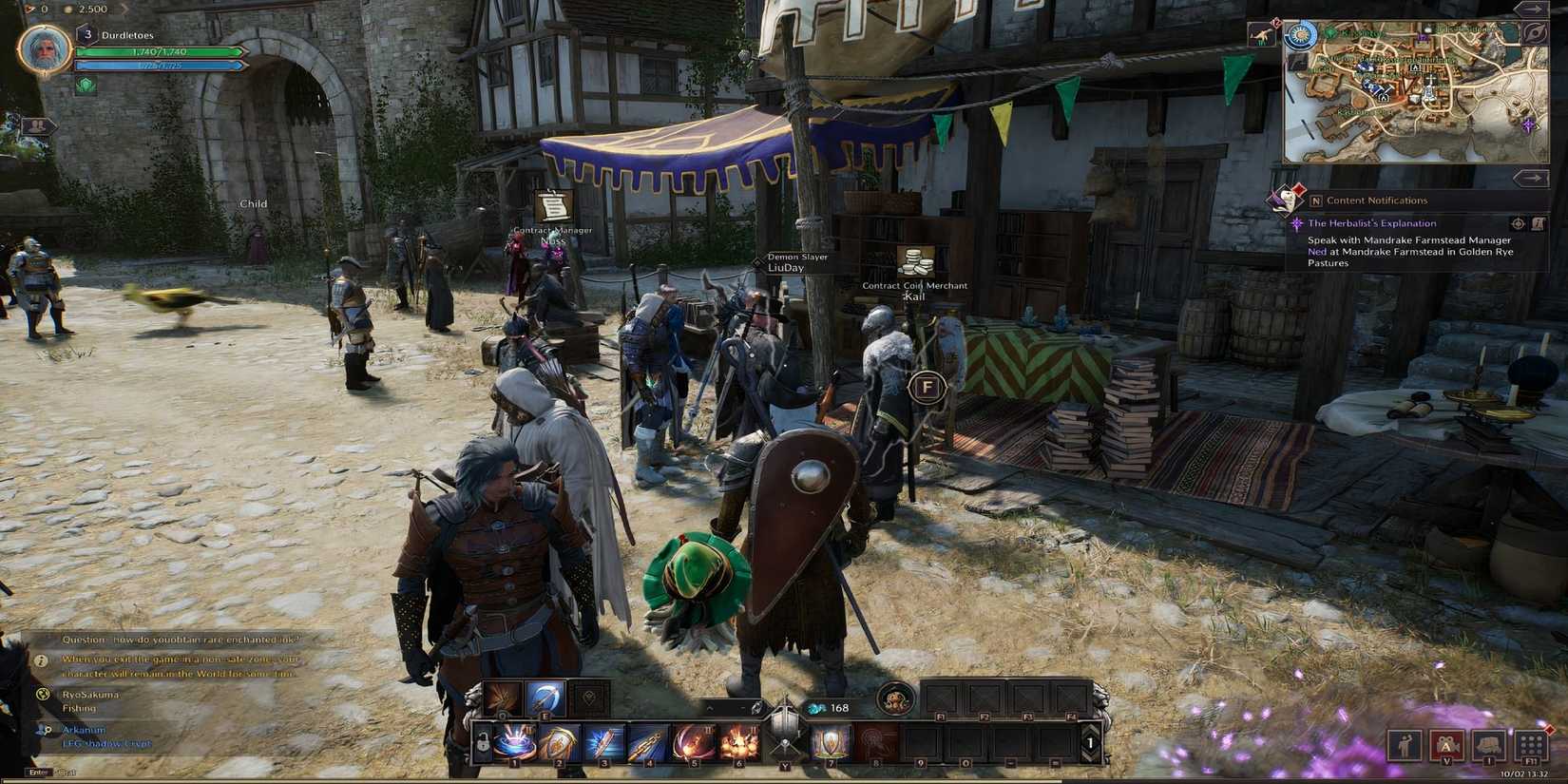
Task: Open the journal icon beside Herbalist's Explanation quest
Action: [1539, 224]
